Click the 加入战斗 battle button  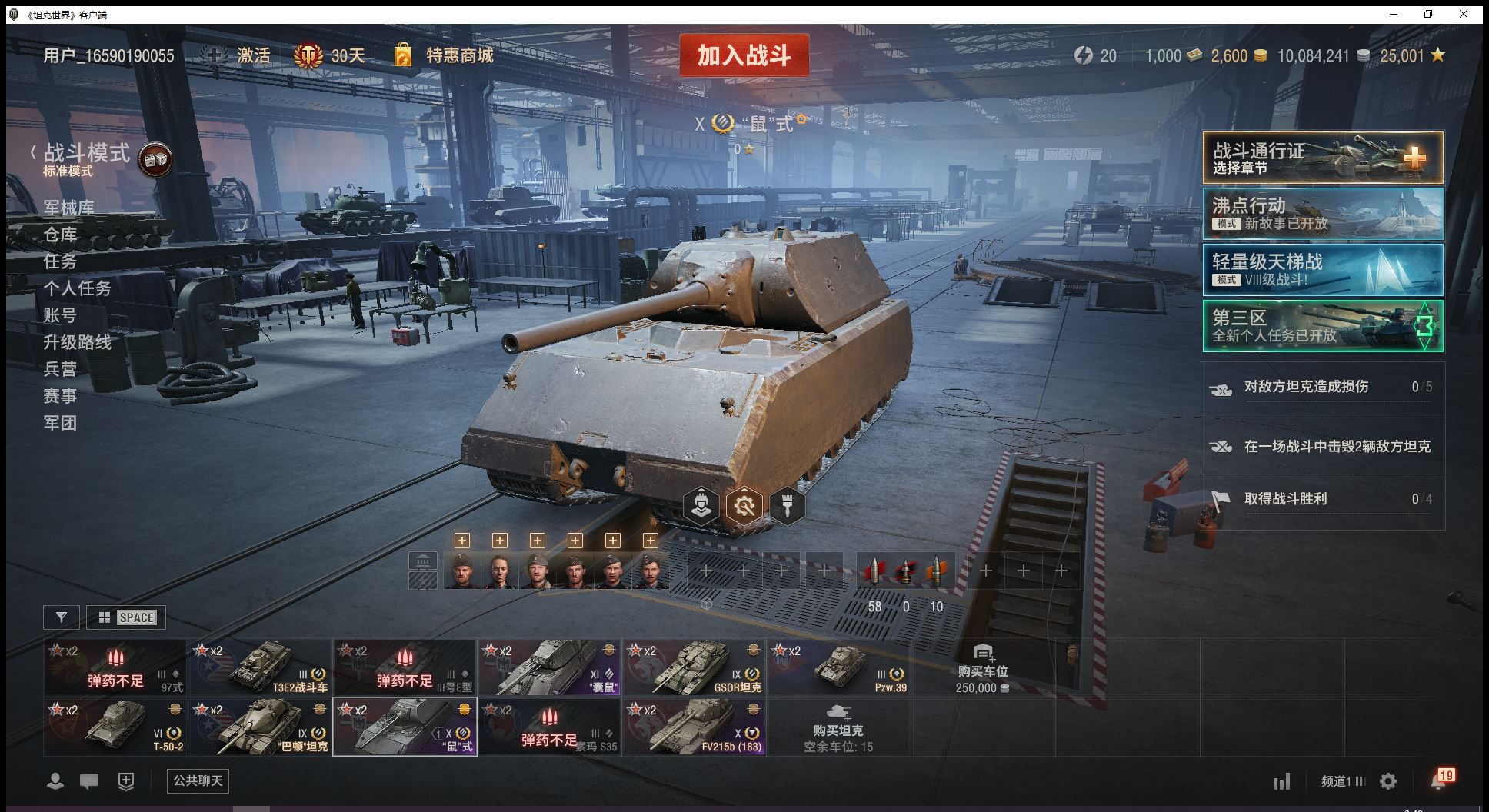click(x=744, y=55)
